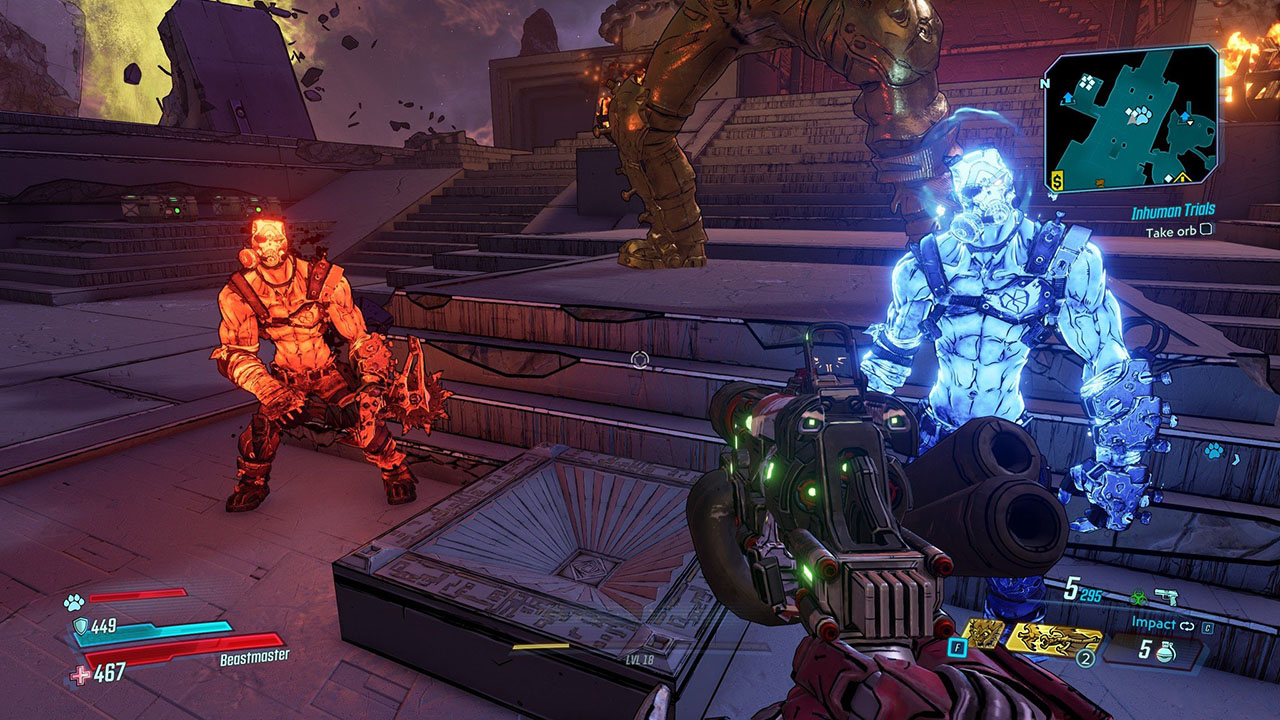This screenshot has width=1280, height=720.
Task: Tick the Take orb objective checkbox
Action: point(1206,229)
